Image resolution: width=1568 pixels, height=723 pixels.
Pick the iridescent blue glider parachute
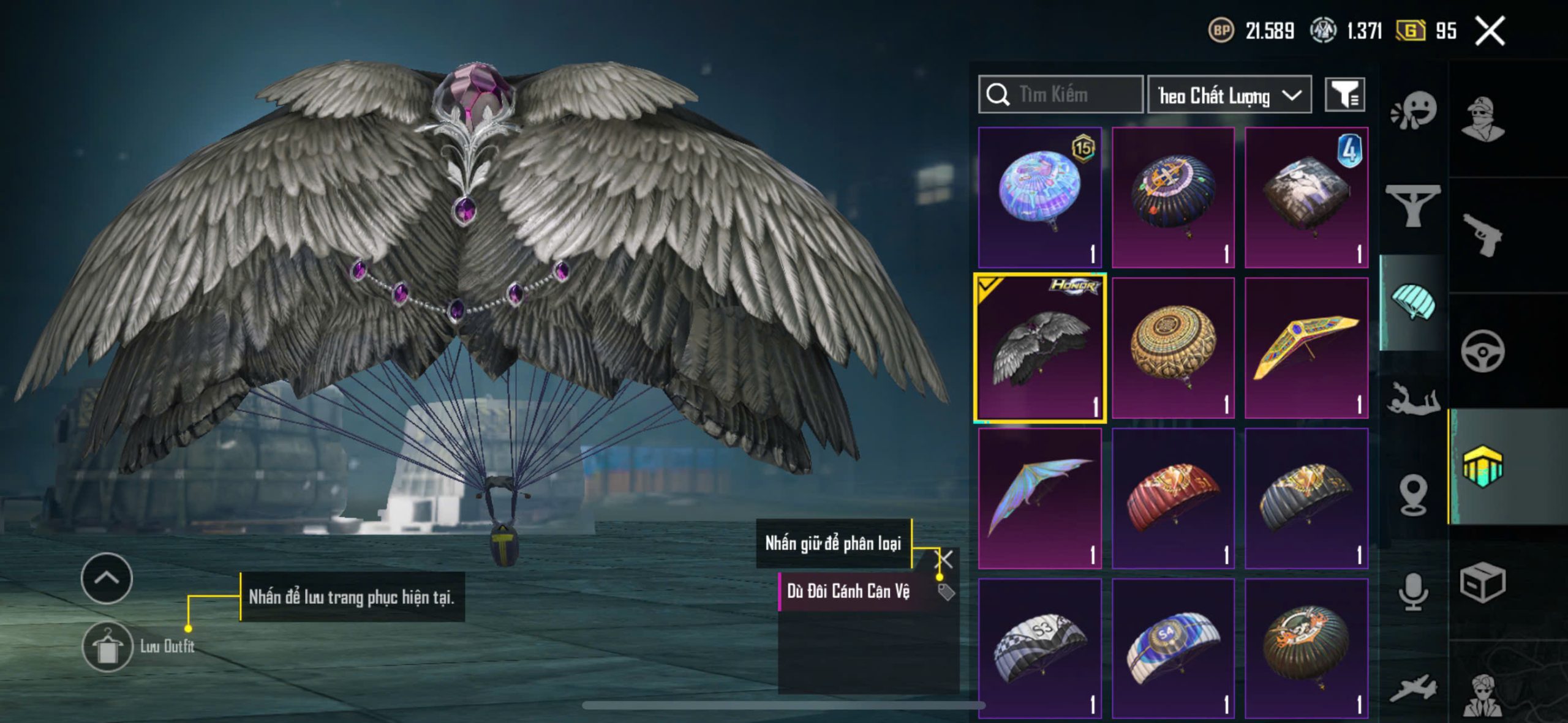(1039, 498)
